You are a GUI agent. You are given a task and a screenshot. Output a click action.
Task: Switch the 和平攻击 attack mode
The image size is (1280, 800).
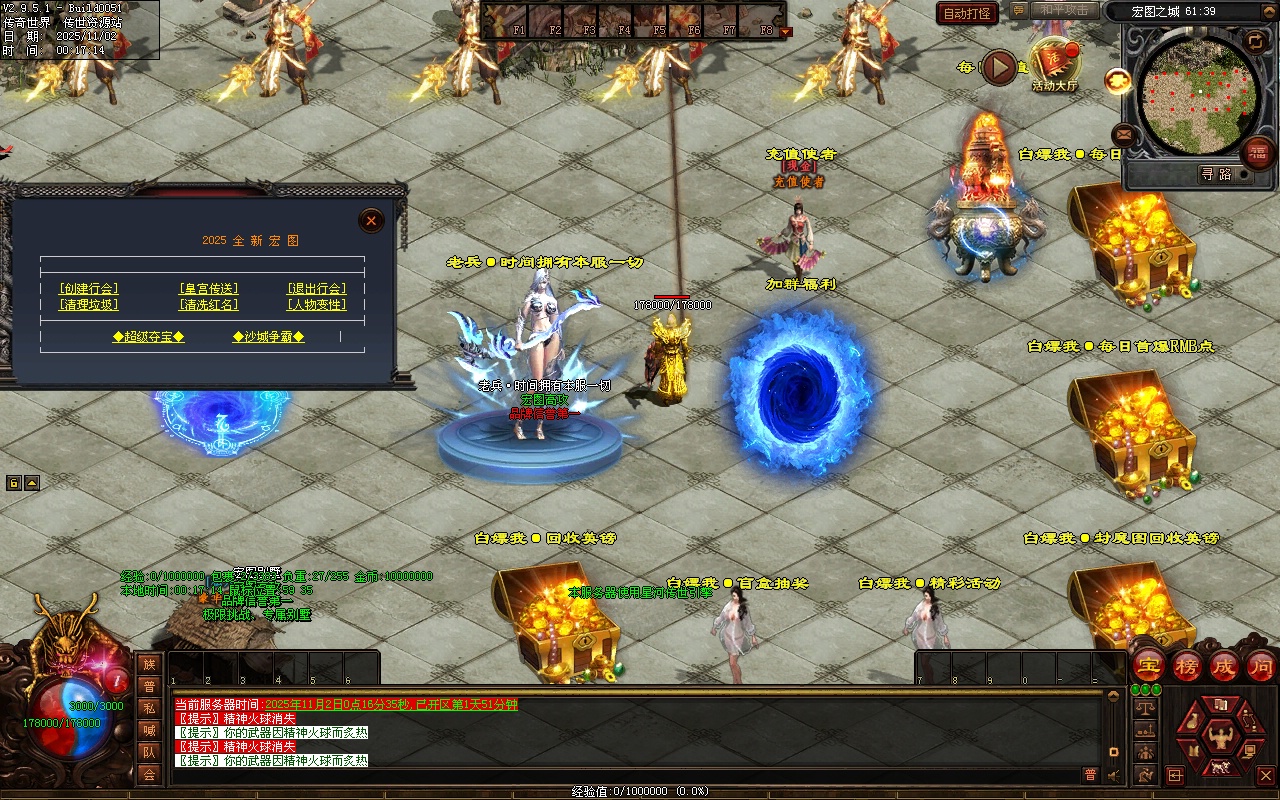pos(1063,10)
